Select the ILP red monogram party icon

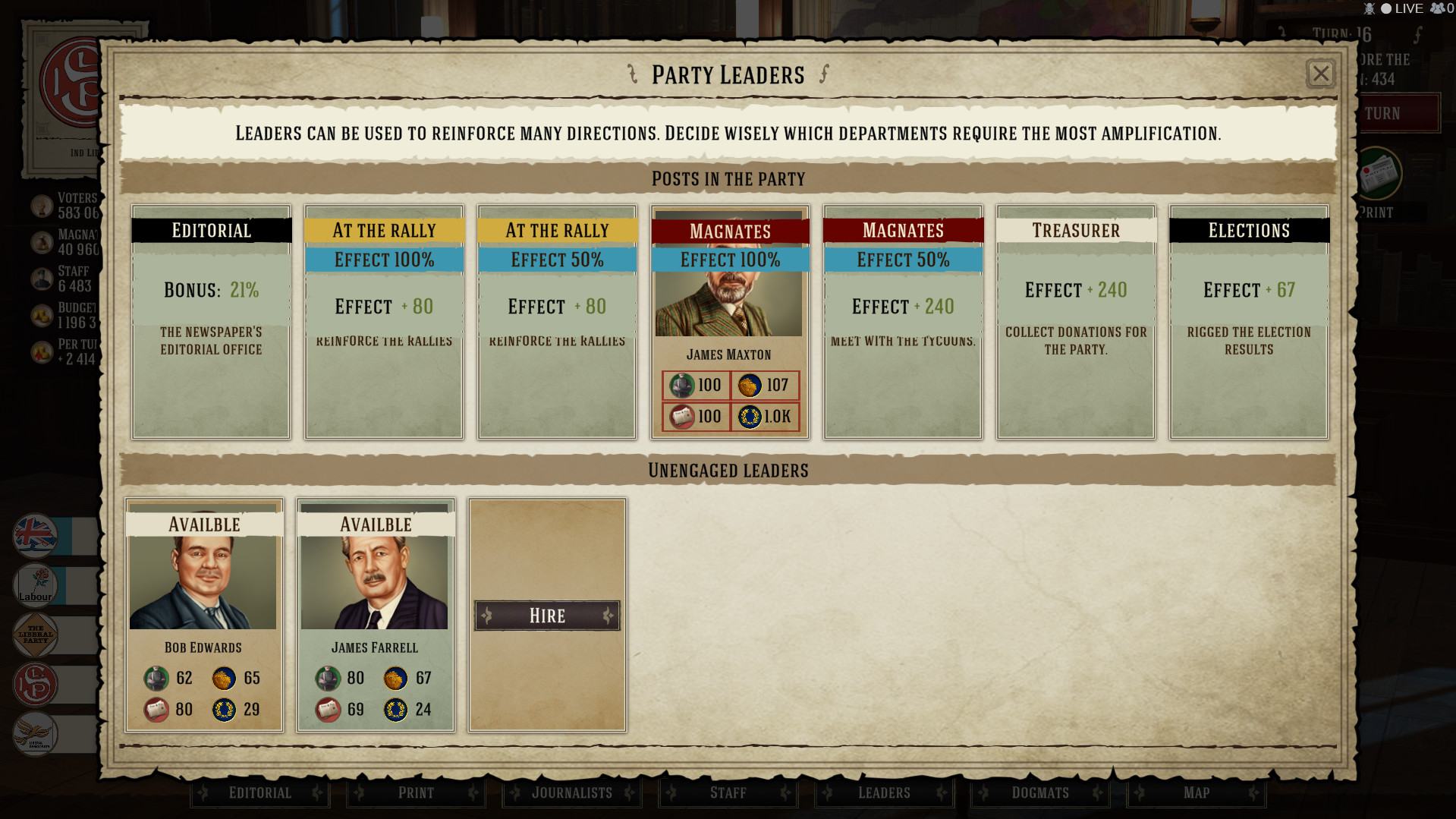tap(35, 684)
